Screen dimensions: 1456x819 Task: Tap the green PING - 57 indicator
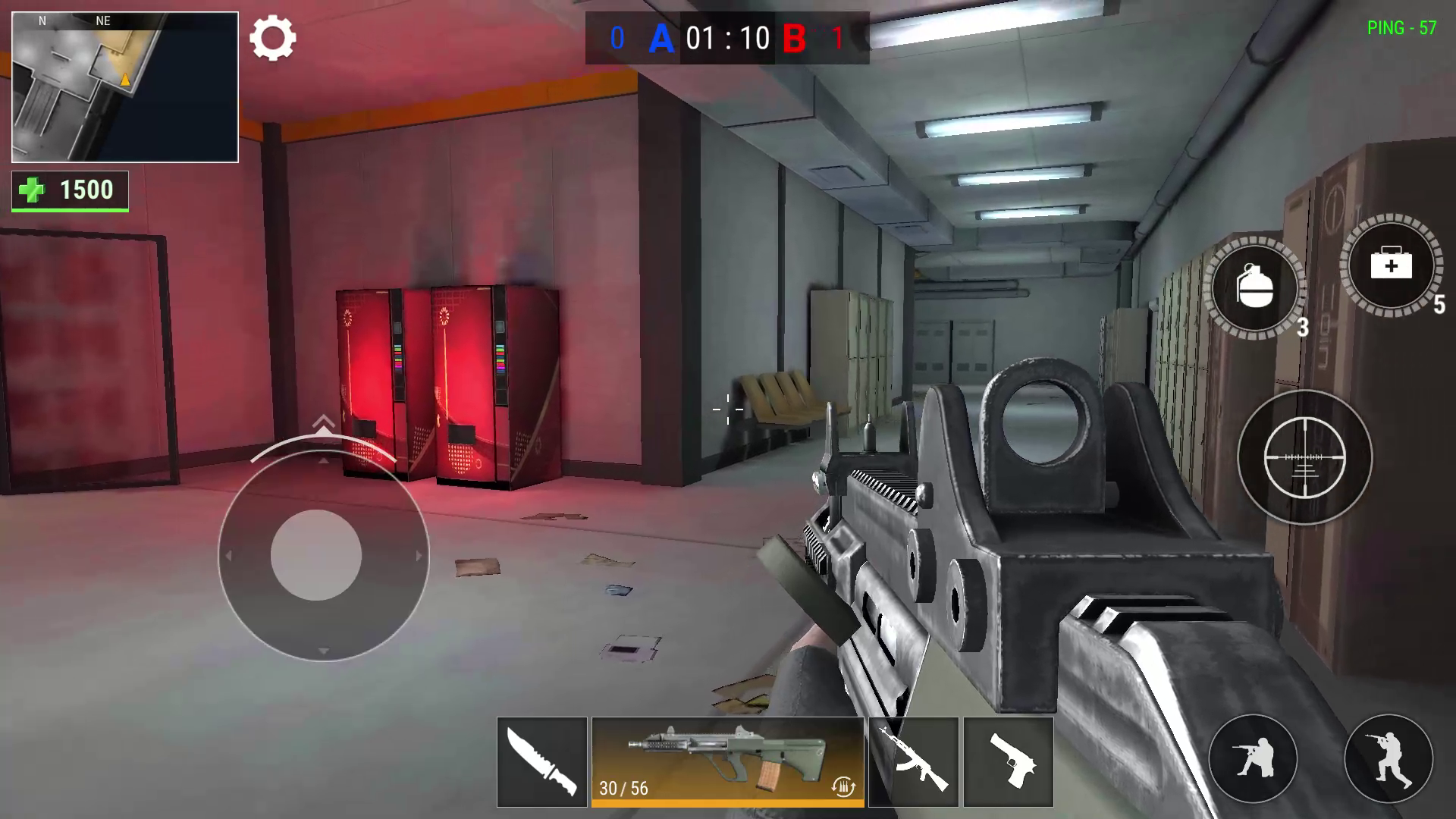pyautogui.click(x=1401, y=28)
